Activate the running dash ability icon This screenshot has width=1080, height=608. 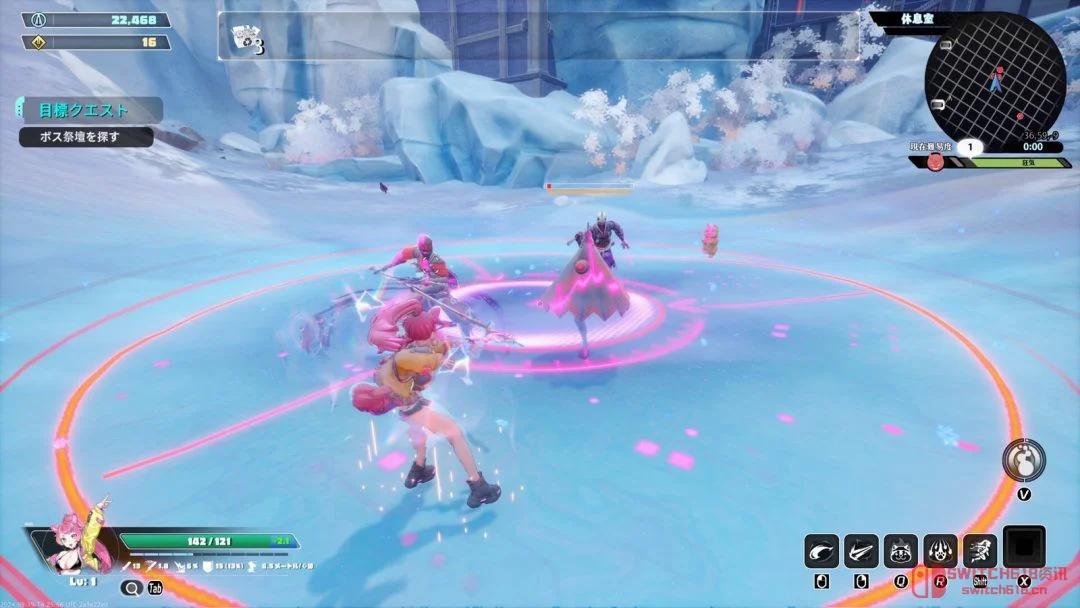979,551
